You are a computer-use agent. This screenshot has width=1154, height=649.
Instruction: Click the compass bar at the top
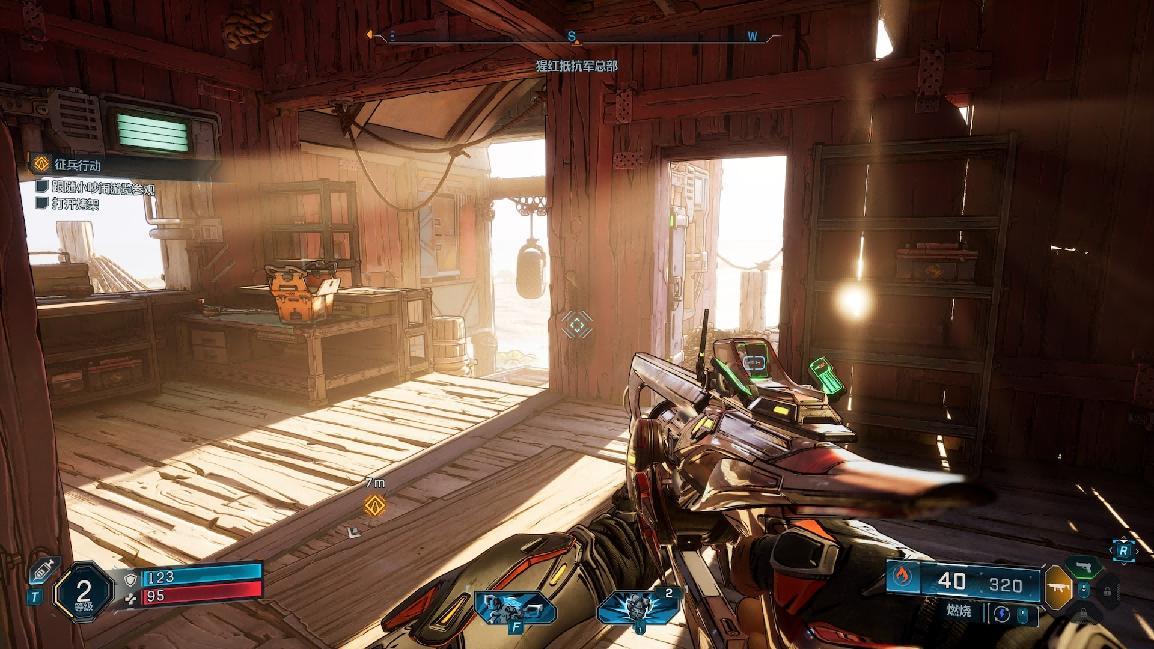tap(574, 37)
